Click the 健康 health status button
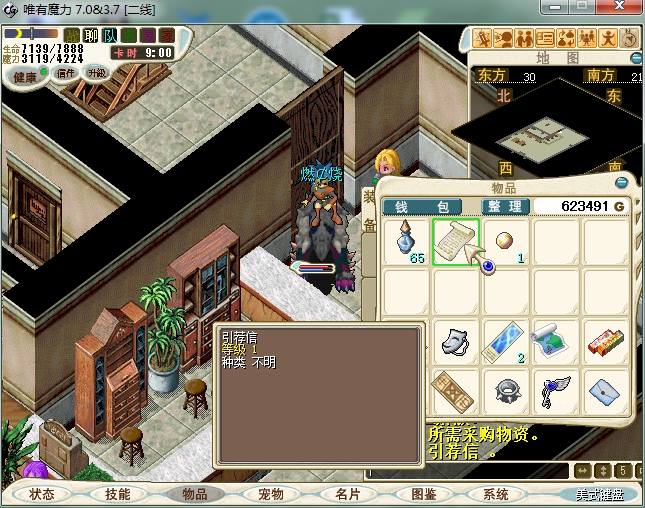The height and width of the screenshot is (508, 645). (x=25, y=77)
